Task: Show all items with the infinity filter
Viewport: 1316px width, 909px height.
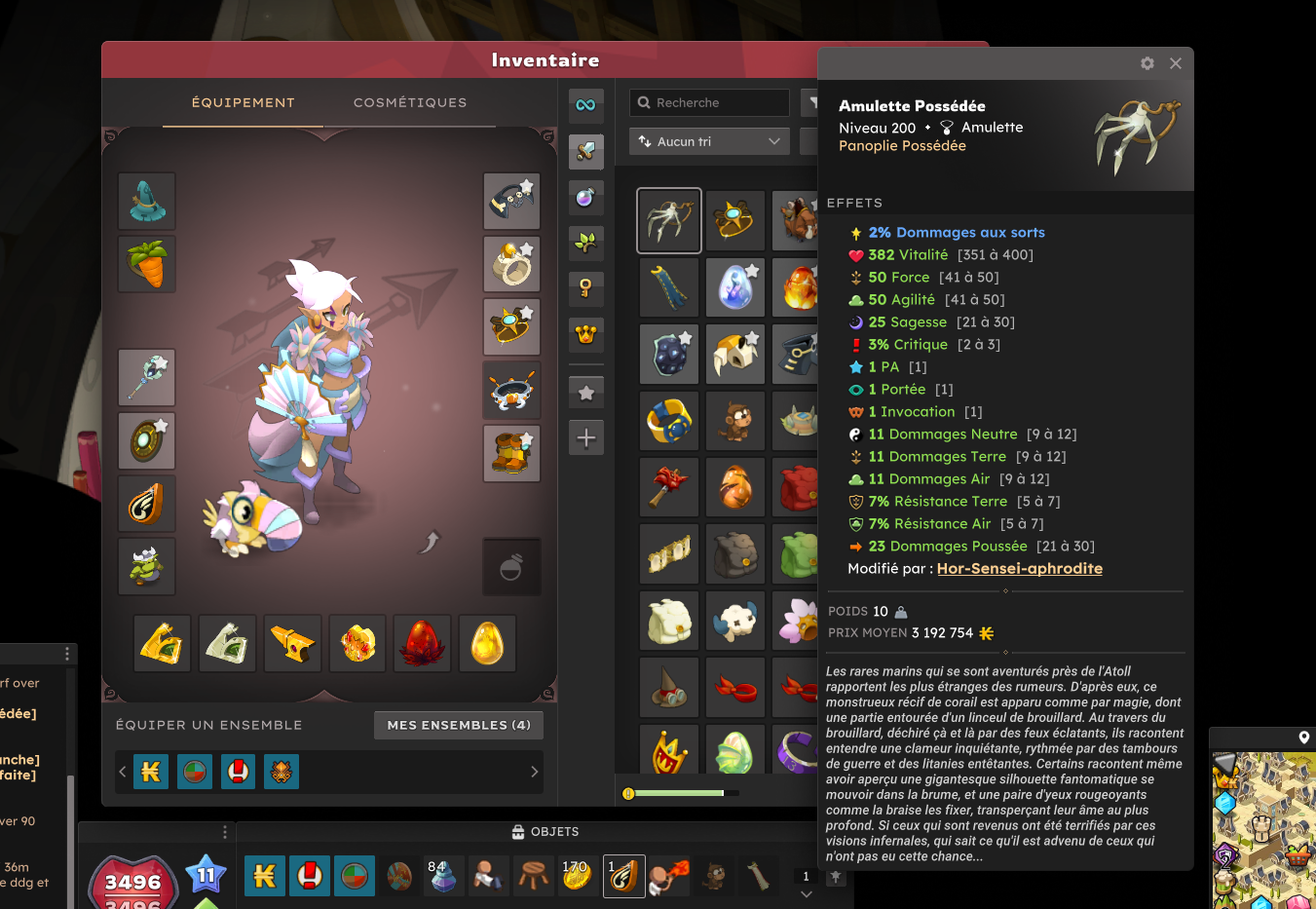Action: pyautogui.click(x=585, y=105)
